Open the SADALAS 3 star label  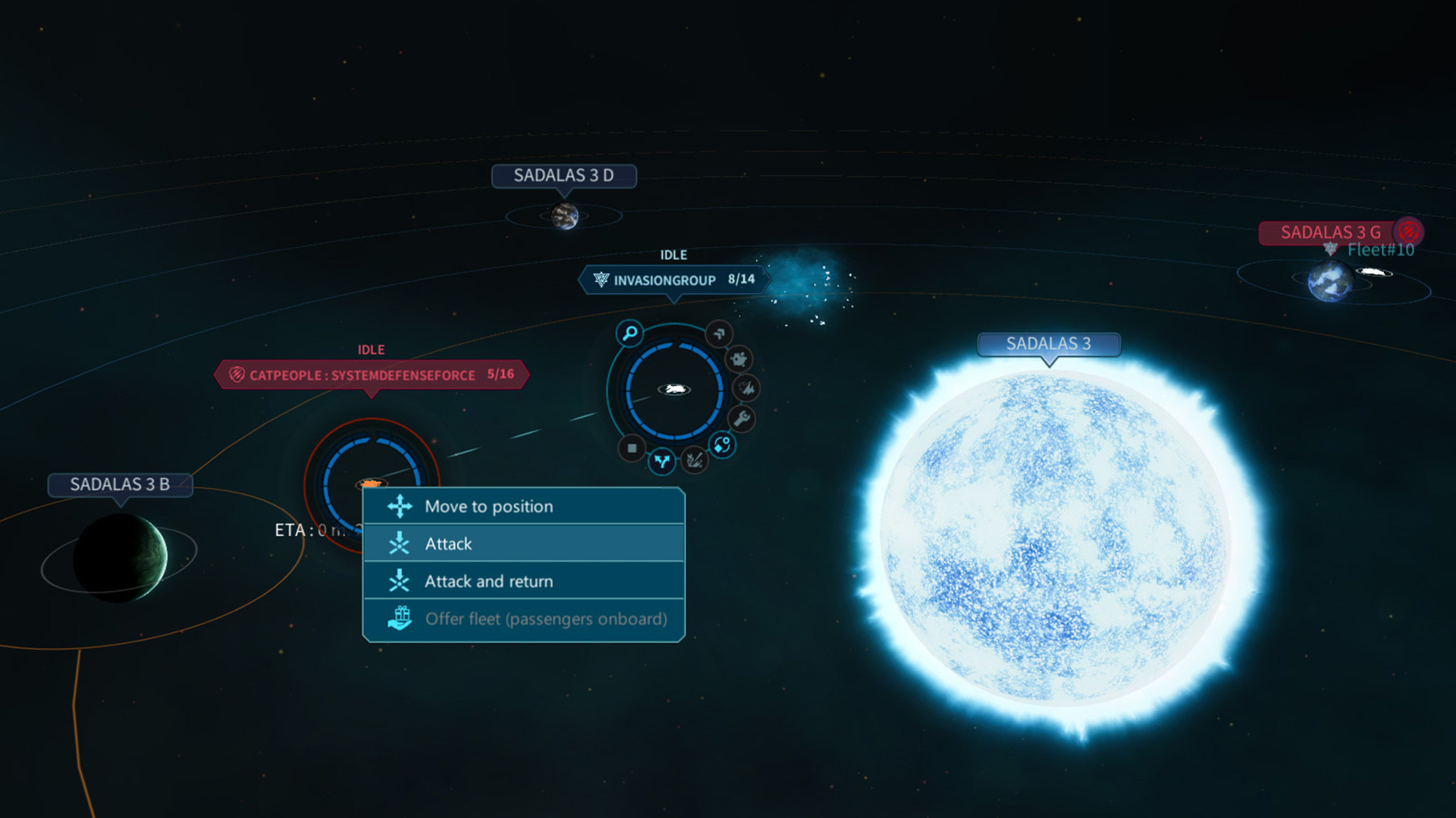(x=1048, y=344)
